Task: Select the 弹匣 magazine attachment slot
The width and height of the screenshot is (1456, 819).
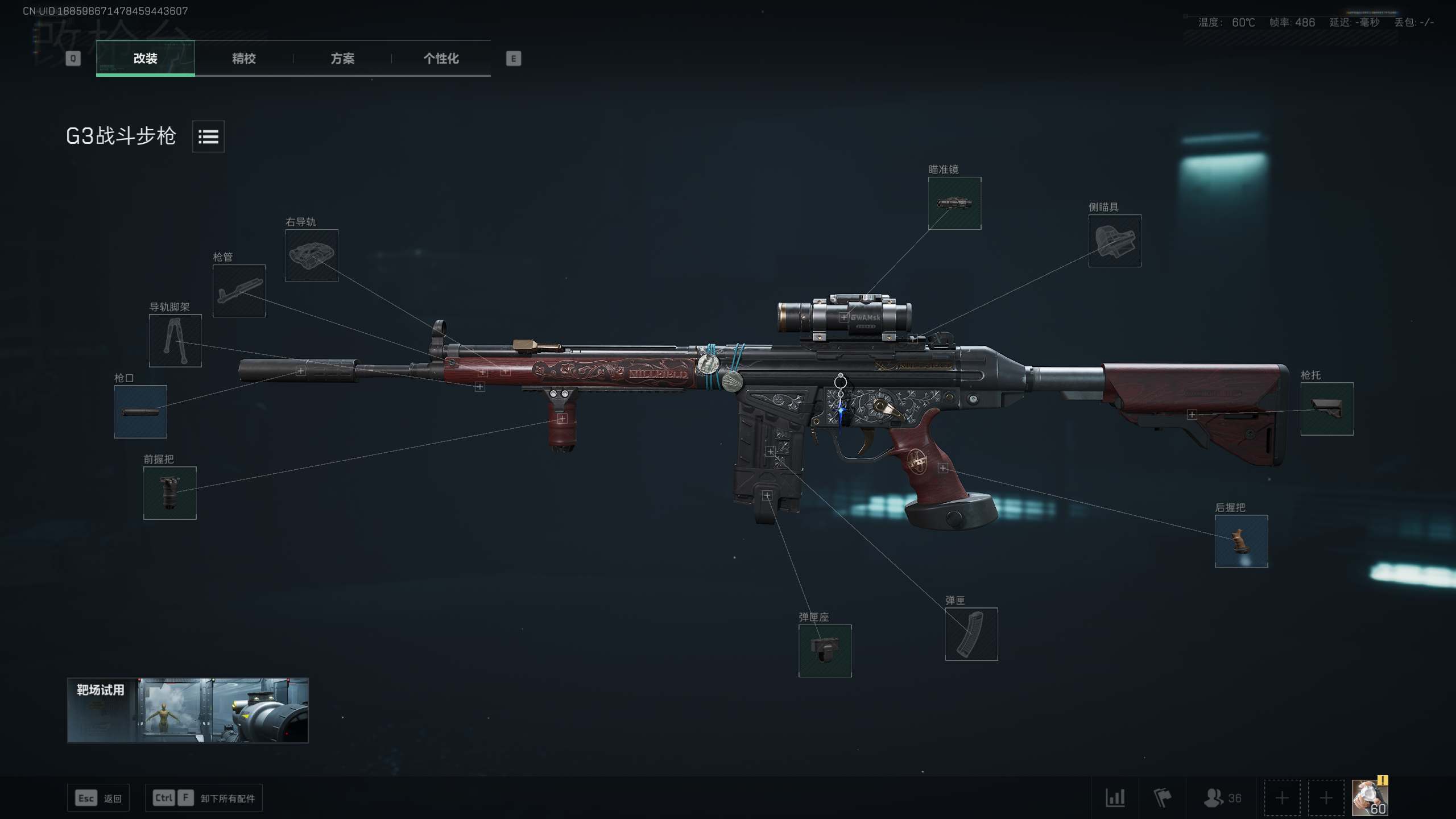Action: (970, 635)
